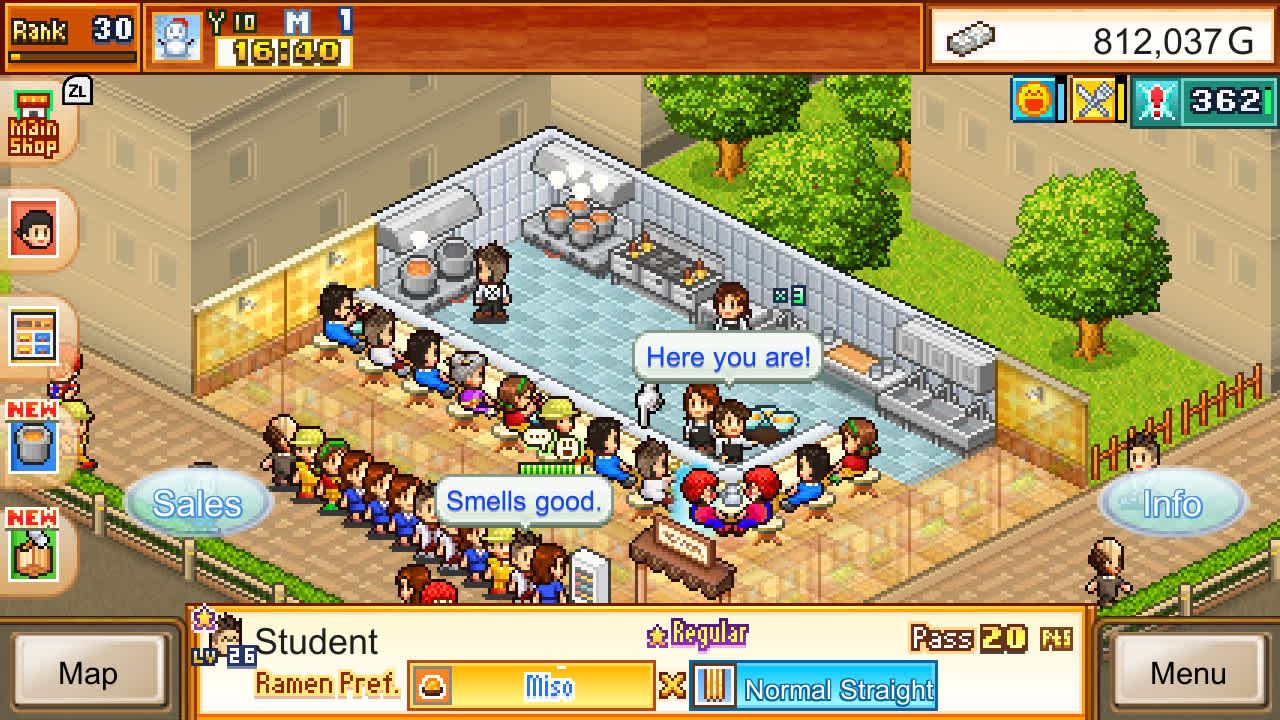Open the Map
The width and height of the screenshot is (1280, 720).
coord(90,674)
